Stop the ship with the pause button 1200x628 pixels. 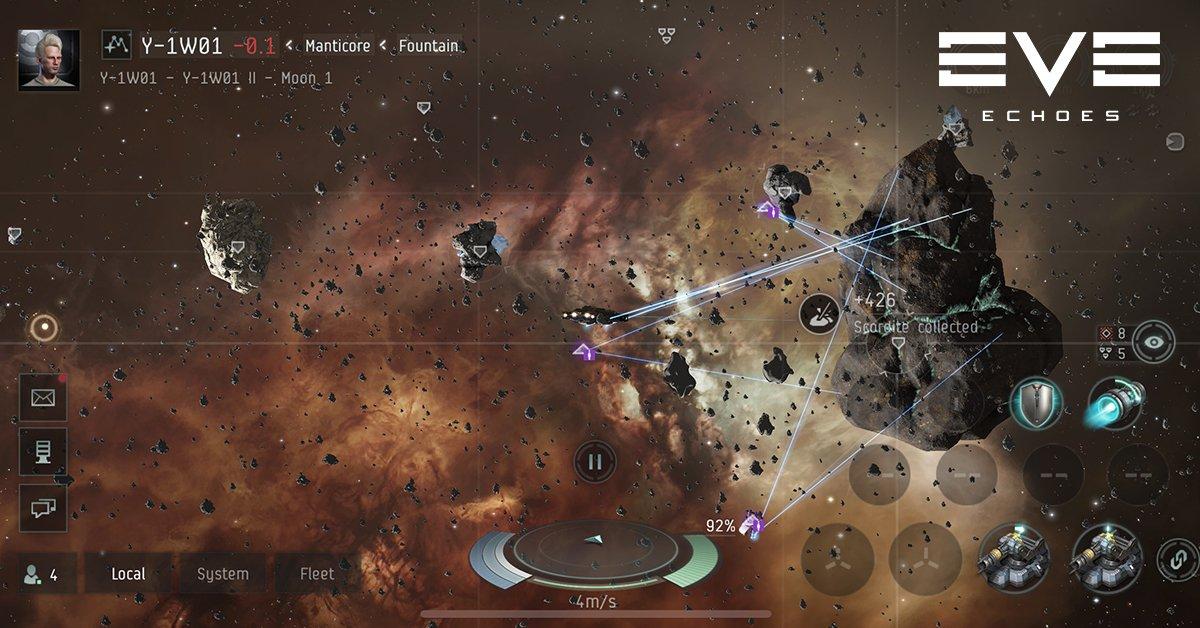[595, 462]
